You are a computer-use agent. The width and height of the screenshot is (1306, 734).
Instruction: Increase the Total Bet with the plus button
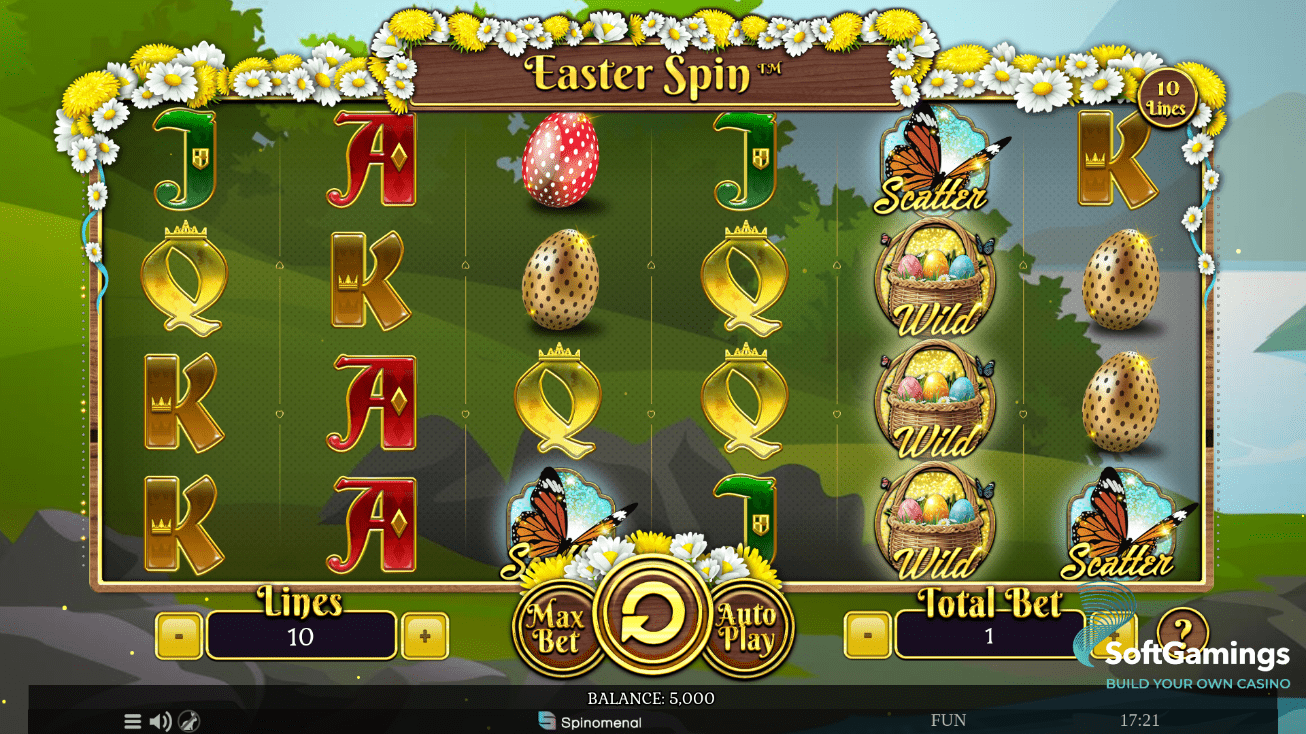coord(1113,633)
